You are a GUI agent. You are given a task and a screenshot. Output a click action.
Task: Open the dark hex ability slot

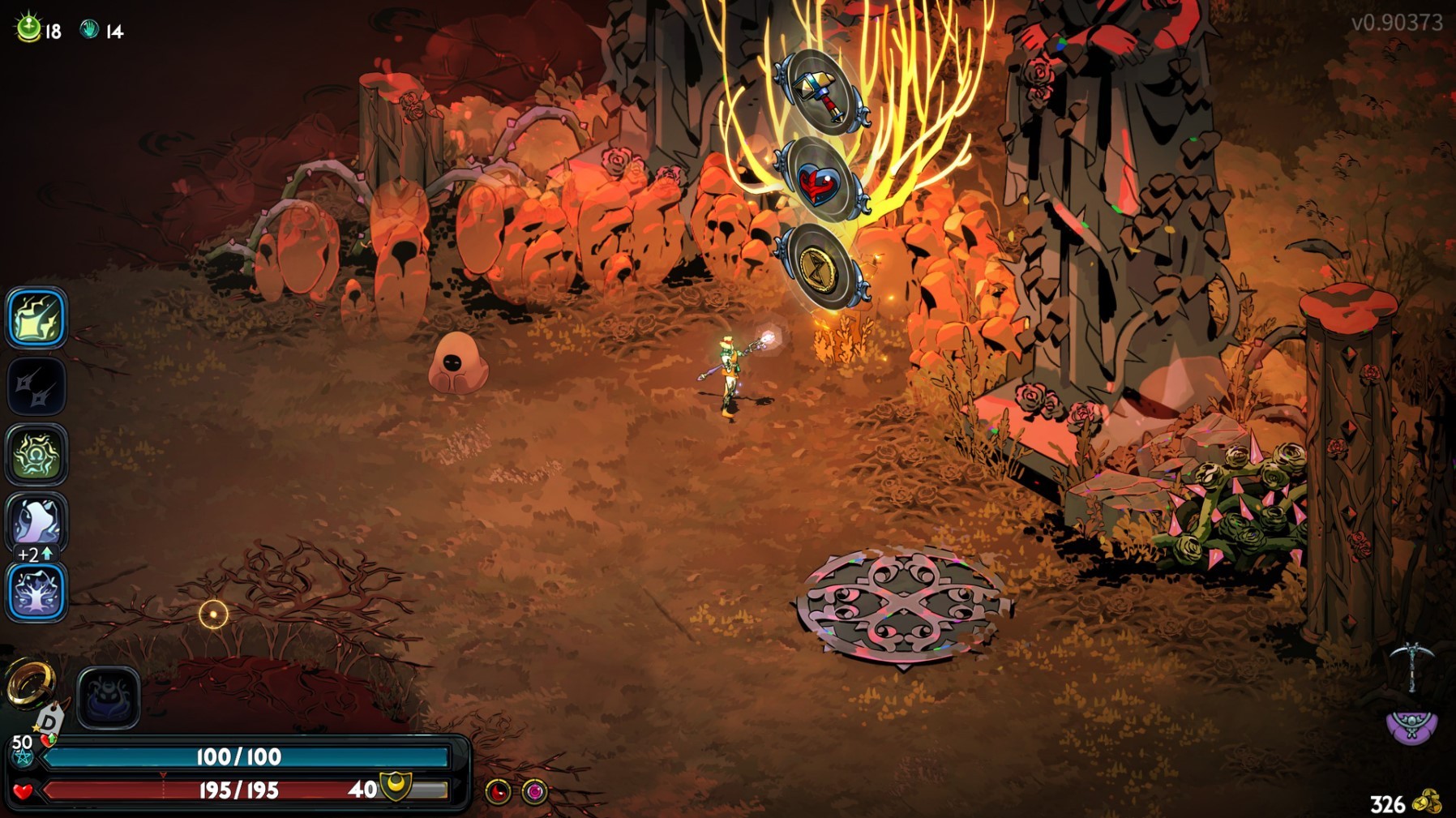coord(109,697)
